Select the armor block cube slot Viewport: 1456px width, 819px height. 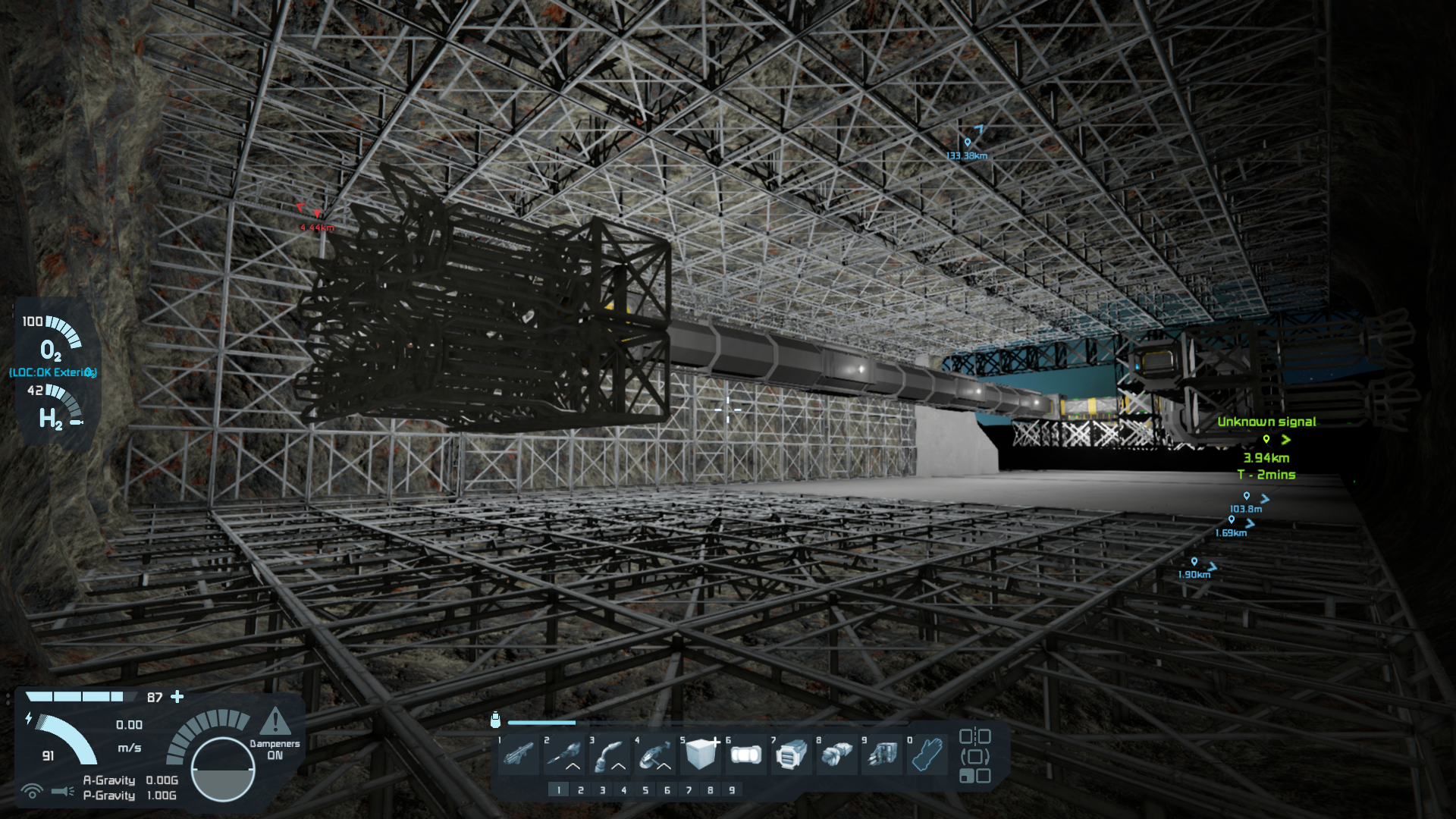click(x=701, y=755)
